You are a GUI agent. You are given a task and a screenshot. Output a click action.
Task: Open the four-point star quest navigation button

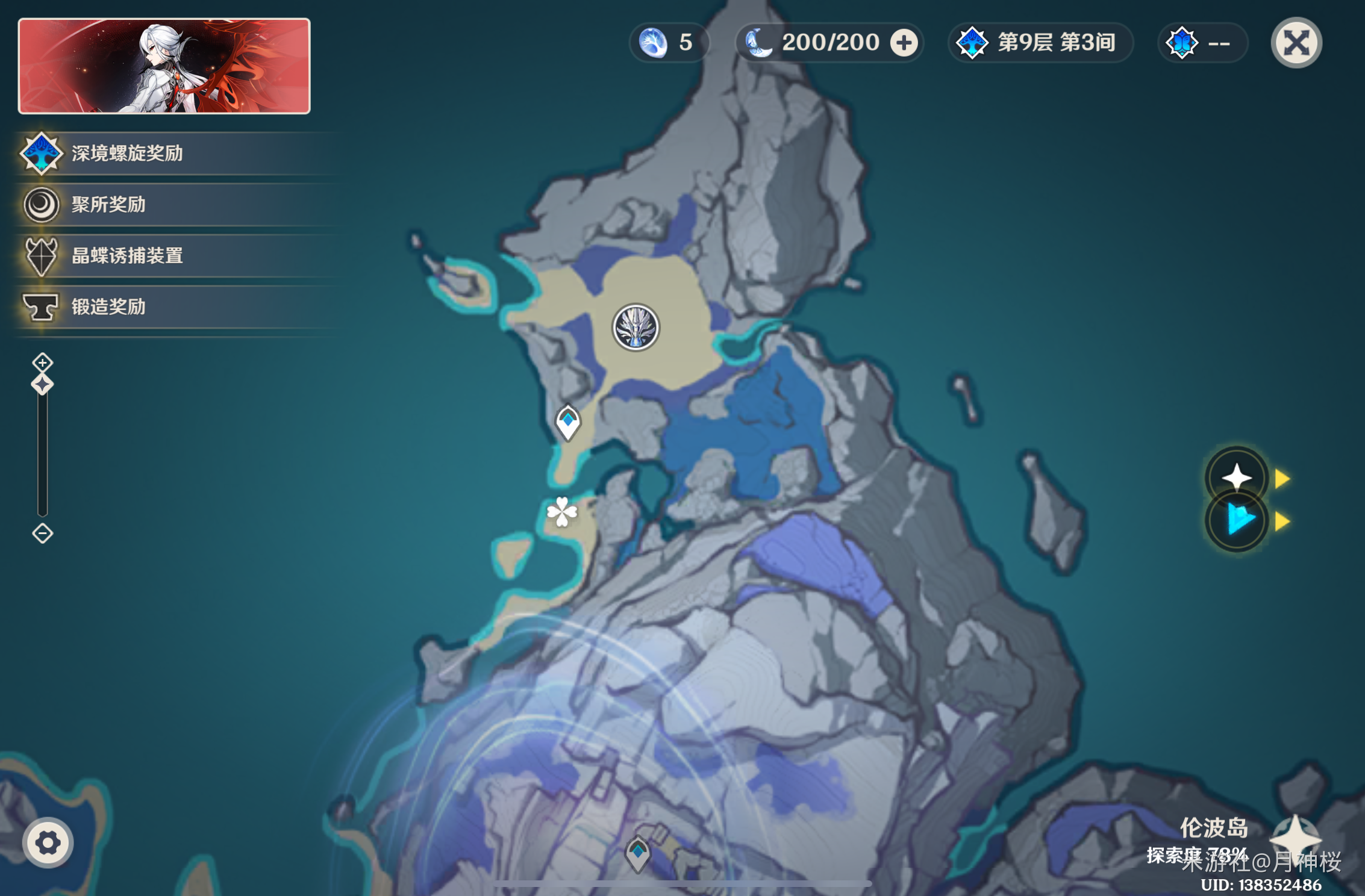(x=1237, y=478)
